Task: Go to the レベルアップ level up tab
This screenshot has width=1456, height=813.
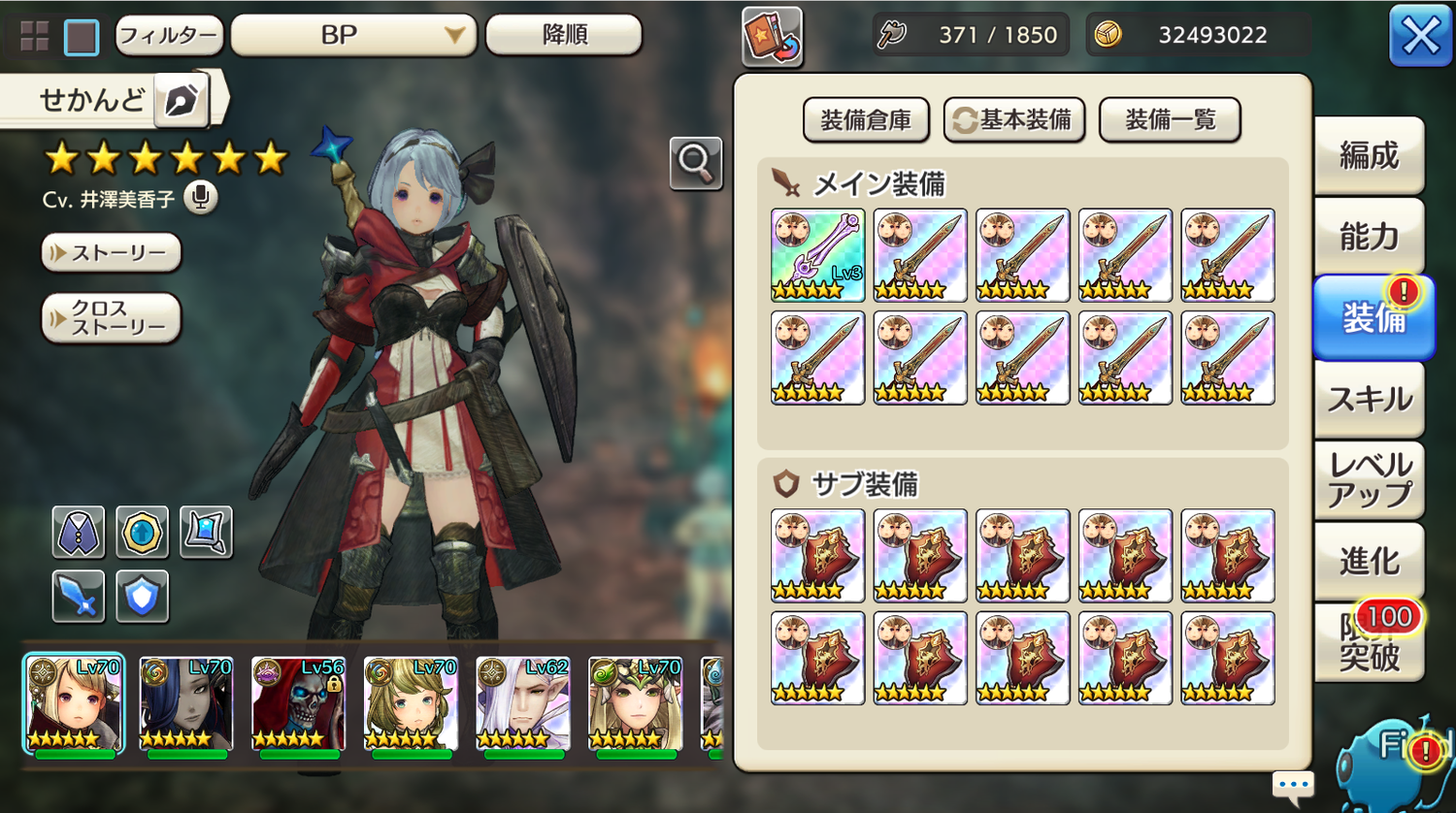Action: tap(1369, 480)
